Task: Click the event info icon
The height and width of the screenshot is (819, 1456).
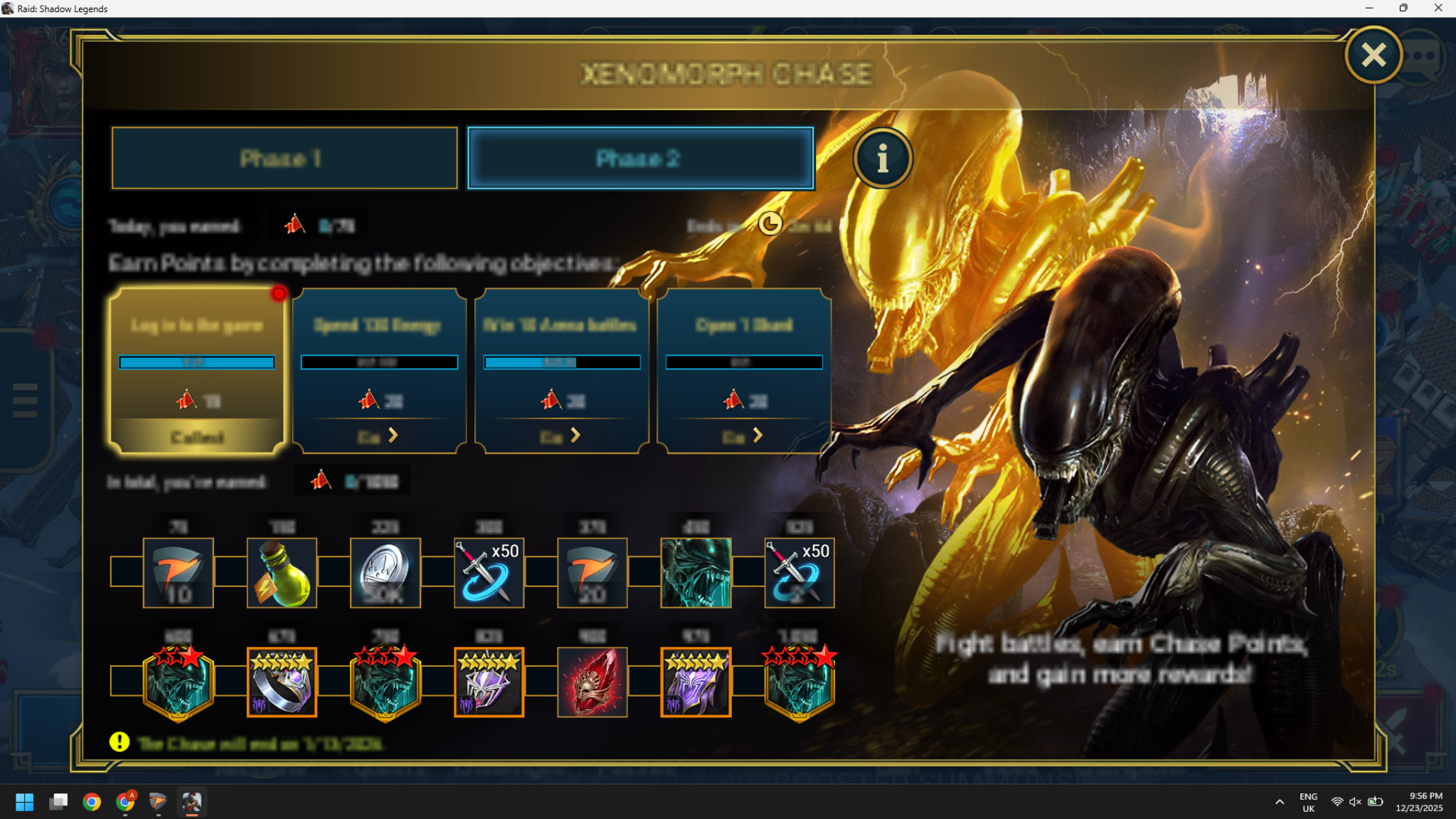Action: [x=882, y=158]
